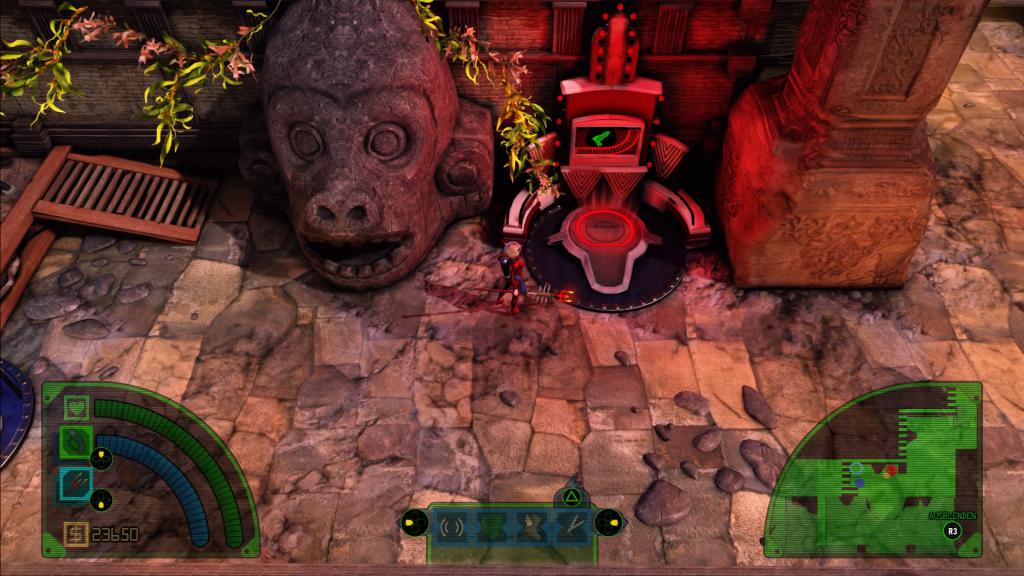Select the blue ring marker on the minimap
1024x576 pixels.
click(x=857, y=467)
